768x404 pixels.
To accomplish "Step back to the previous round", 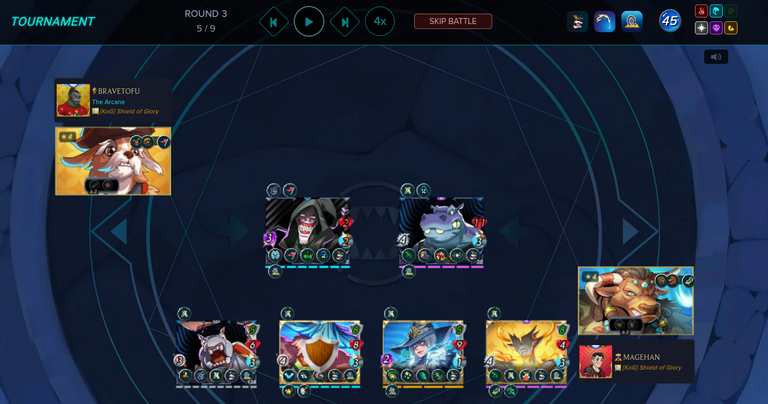I will tap(273, 21).
